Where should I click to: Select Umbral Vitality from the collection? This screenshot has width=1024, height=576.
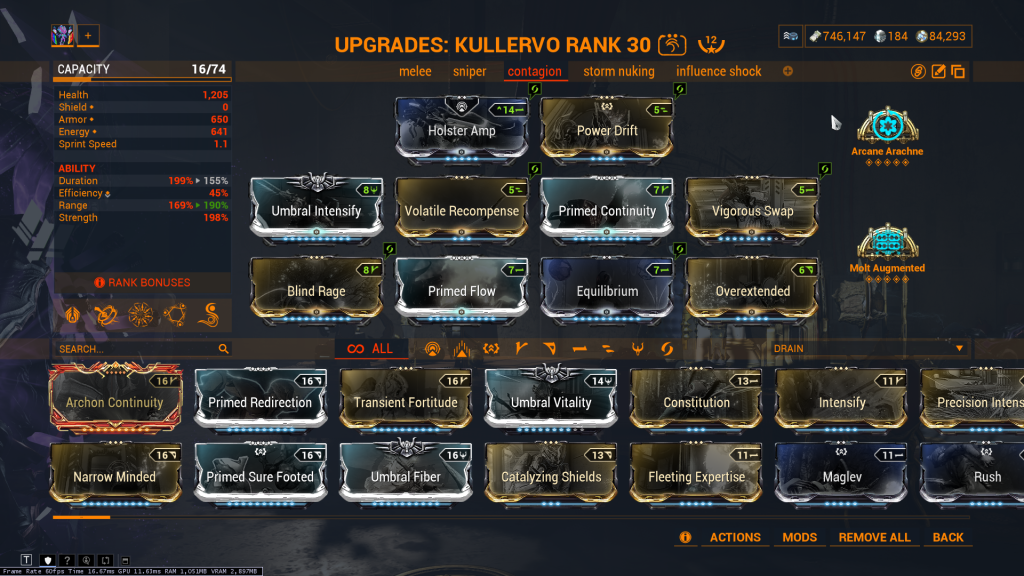tap(551, 401)
